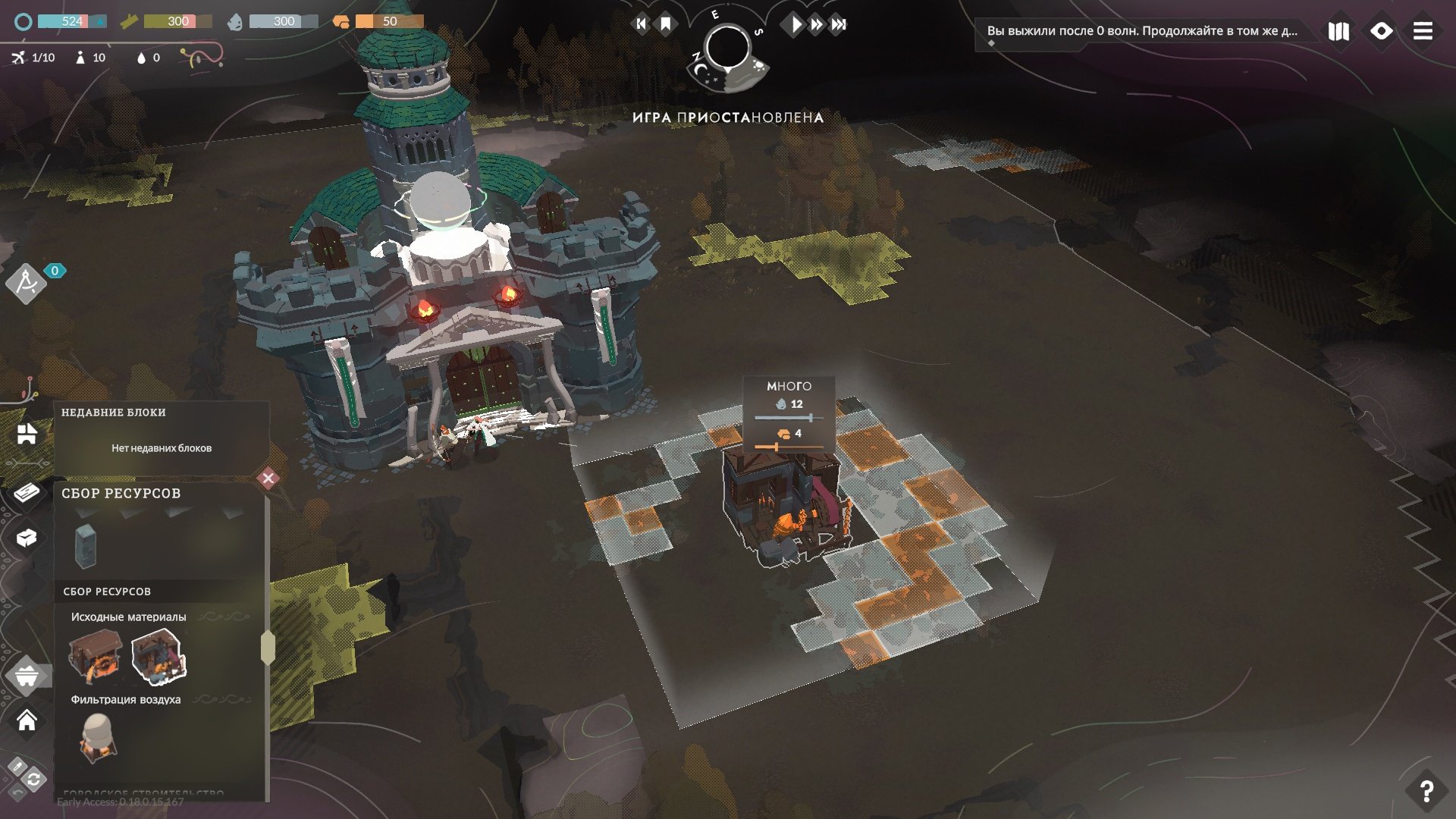
Task: Choose the sawmill building with orange saw
Action: 96,657
